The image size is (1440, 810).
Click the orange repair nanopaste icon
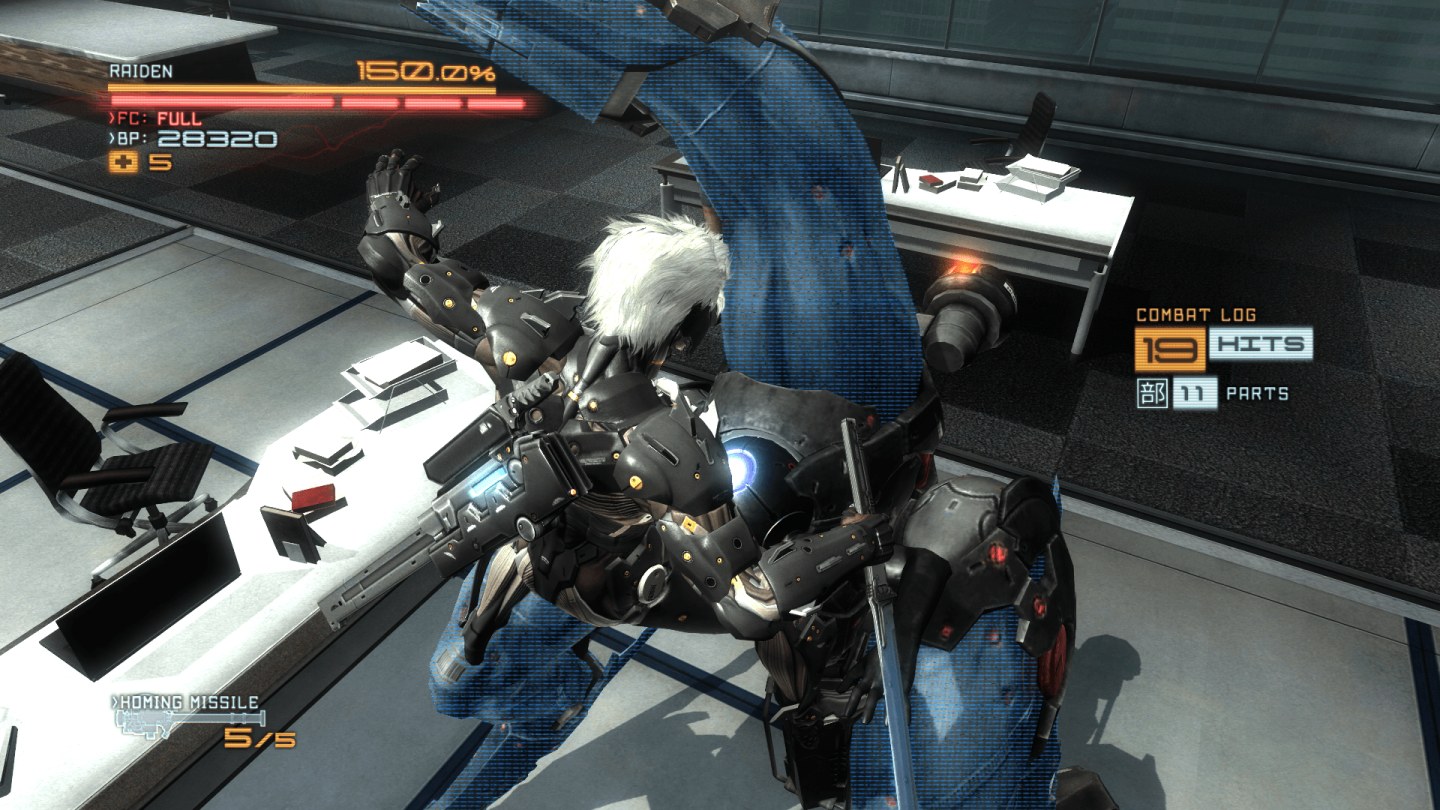tap(124, 163)
